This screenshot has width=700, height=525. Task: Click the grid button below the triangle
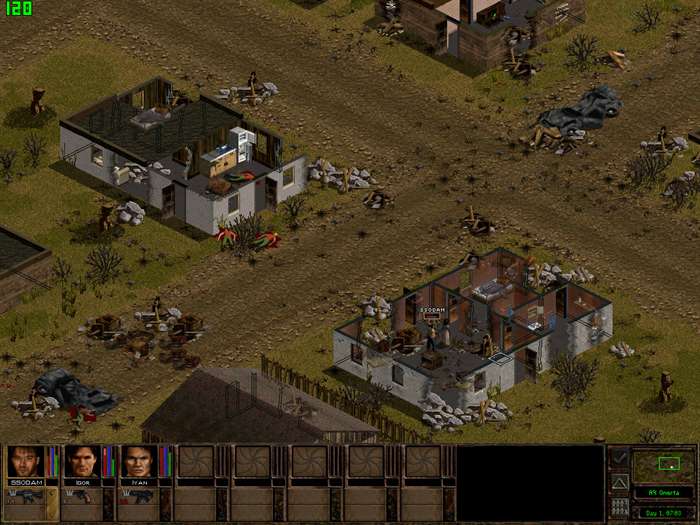(619, 507)
